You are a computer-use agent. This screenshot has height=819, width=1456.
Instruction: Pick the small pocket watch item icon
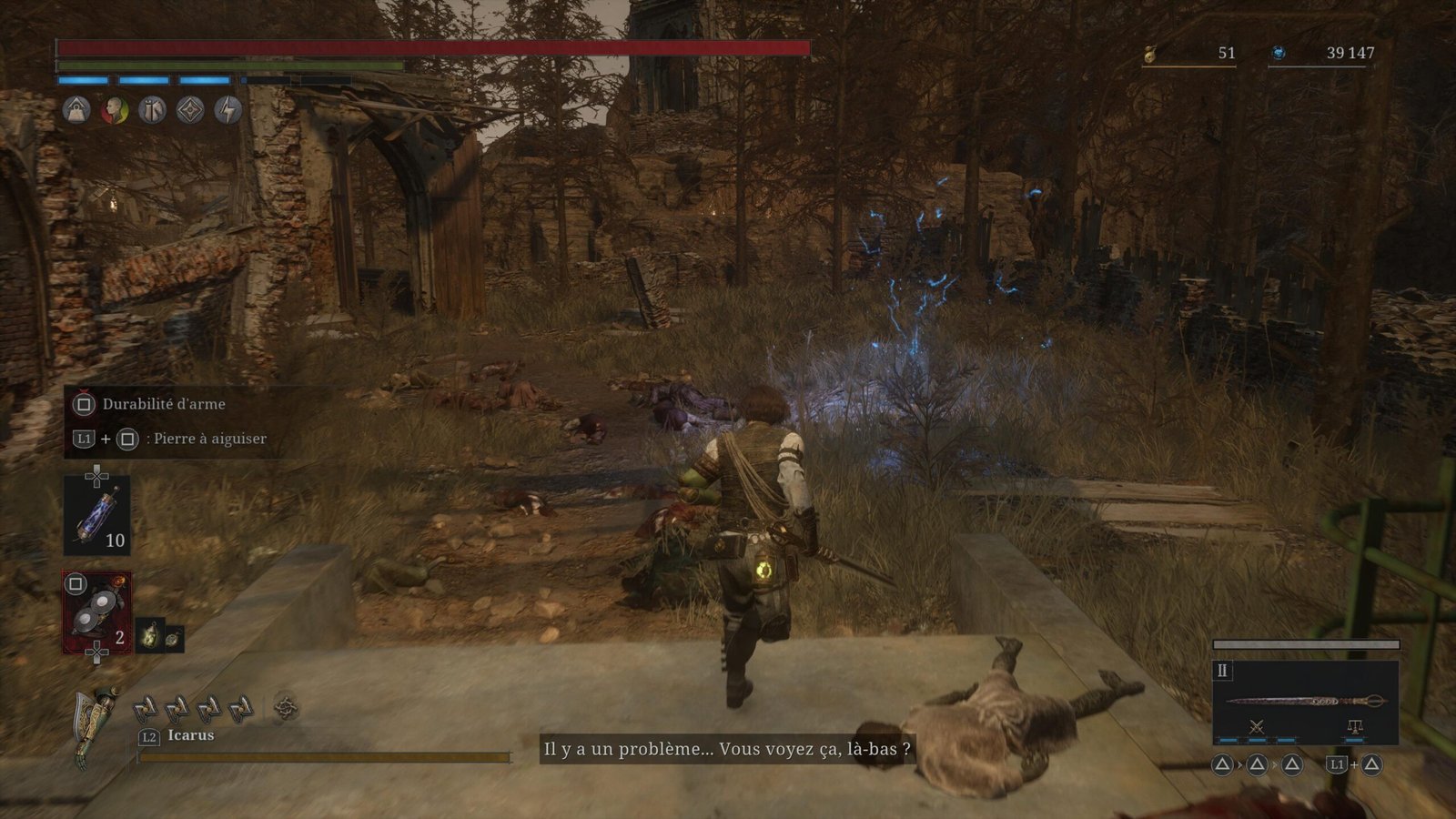[172, 639]
